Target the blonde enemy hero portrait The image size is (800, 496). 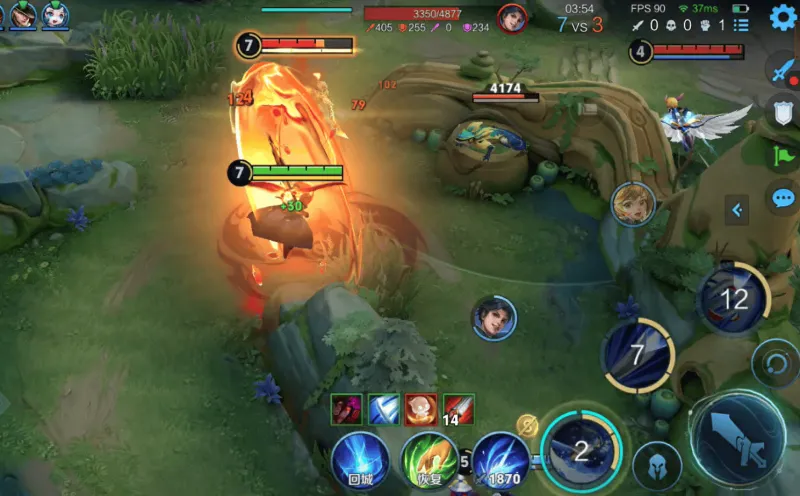pyautogui.click(x=633, y=204)
